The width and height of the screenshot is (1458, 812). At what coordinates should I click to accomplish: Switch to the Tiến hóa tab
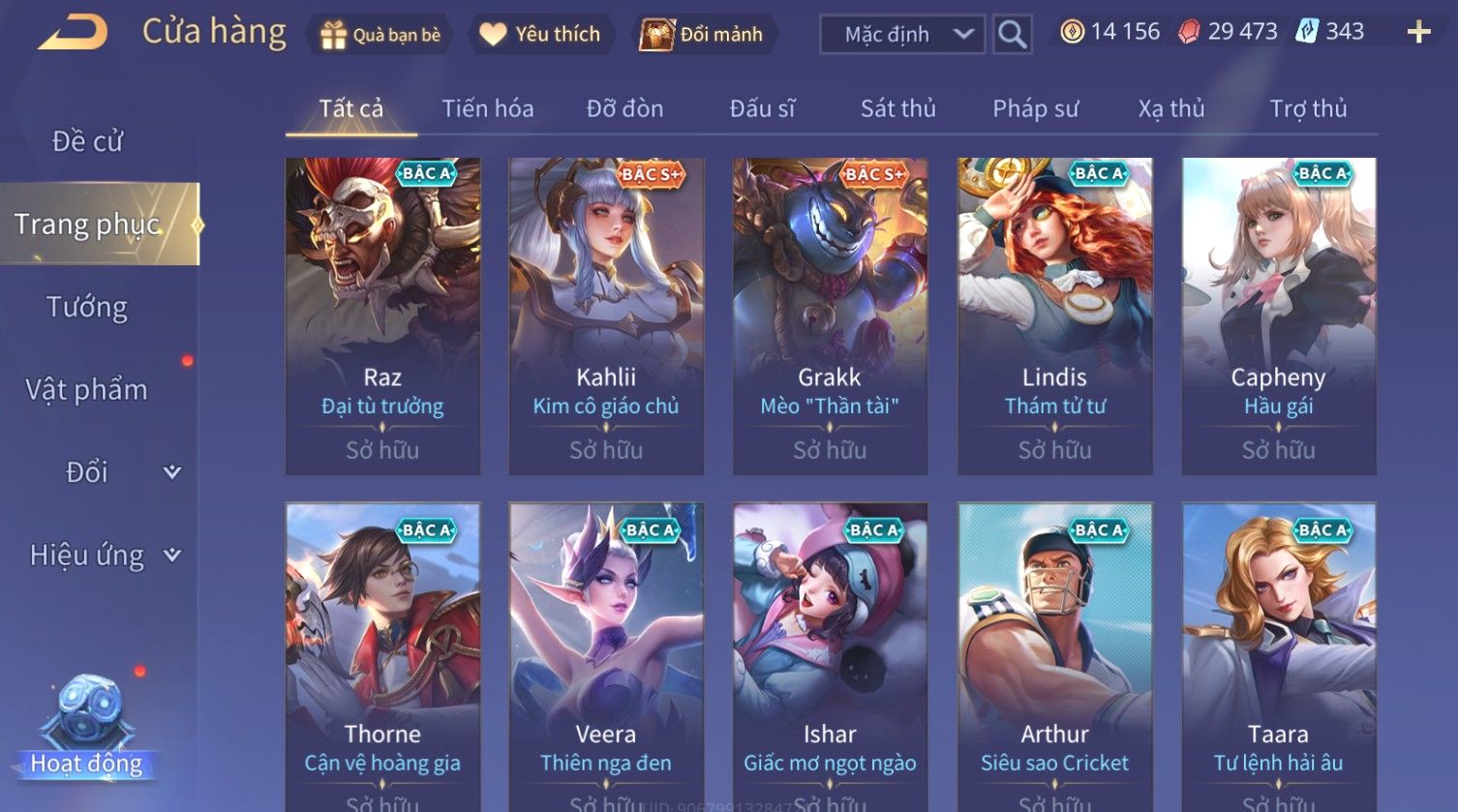coord(487,108)
